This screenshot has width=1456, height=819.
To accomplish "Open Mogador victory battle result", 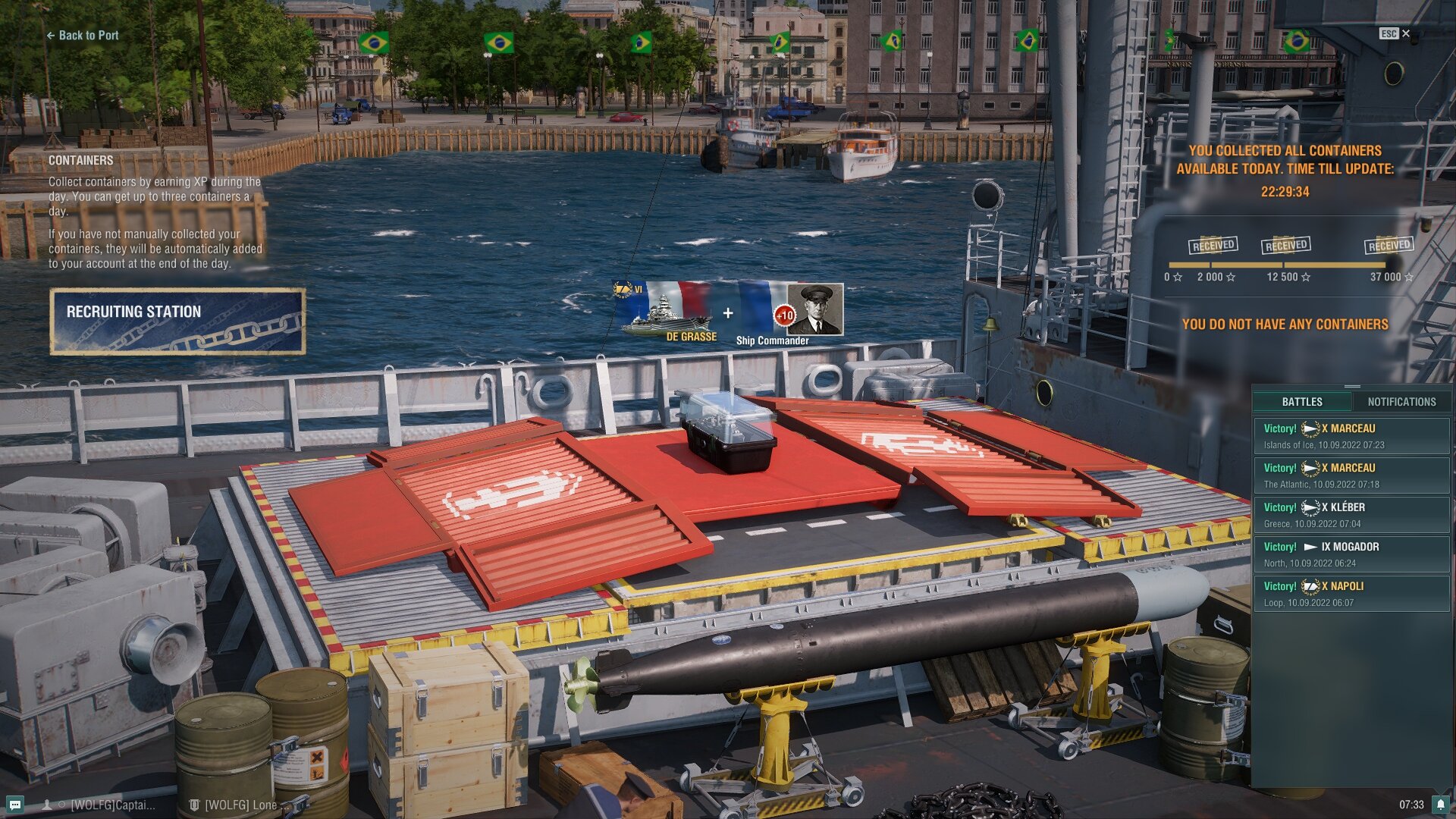I will point(1351,554).
